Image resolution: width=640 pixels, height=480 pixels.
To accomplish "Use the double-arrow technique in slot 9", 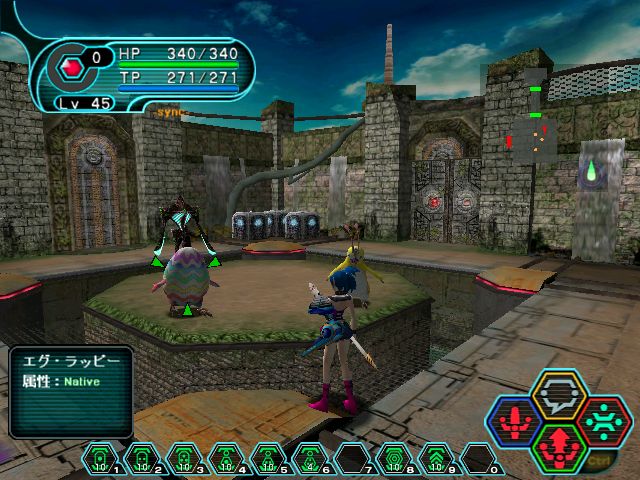I will pyautogui.click(x=436, y=459).
